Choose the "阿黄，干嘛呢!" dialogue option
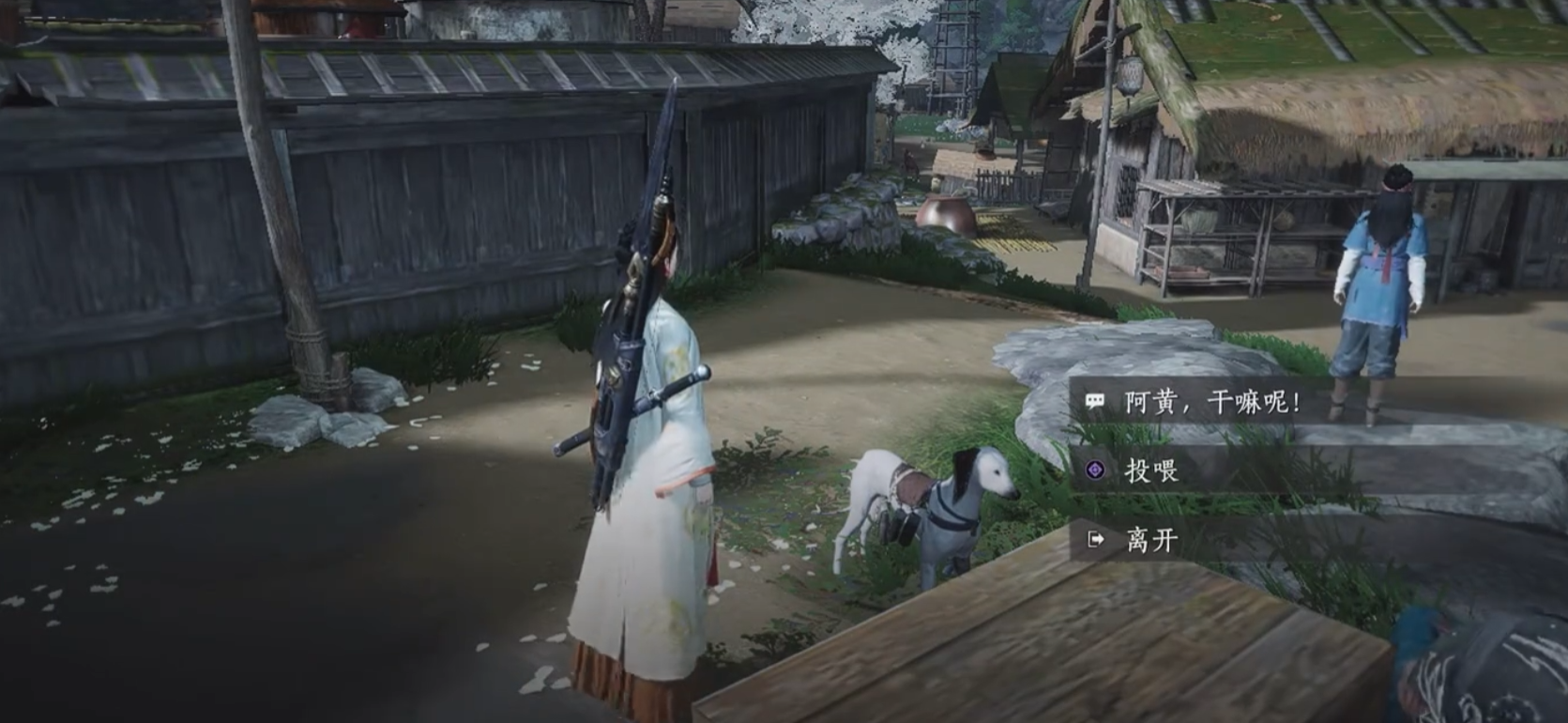 tap(1211, 404)
